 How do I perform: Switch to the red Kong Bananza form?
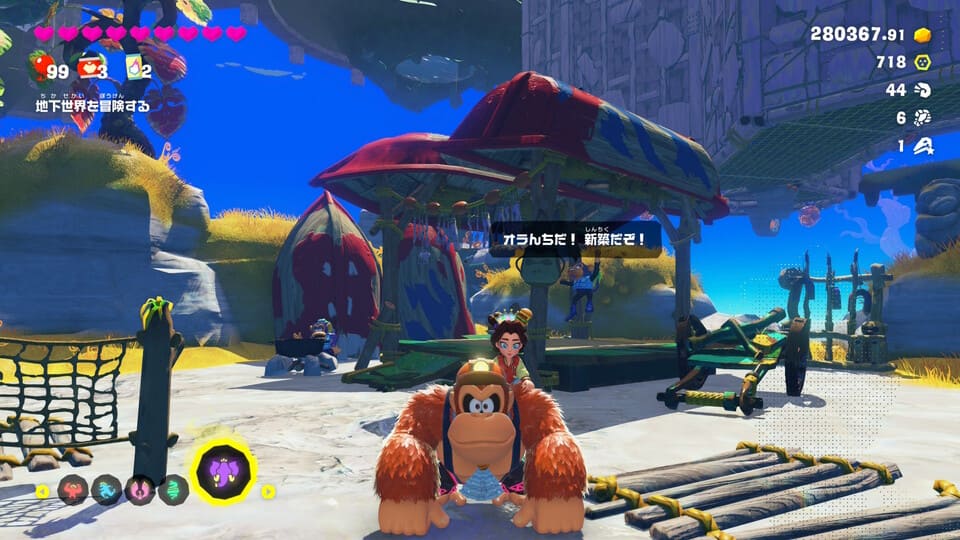[x=74, y=490]
